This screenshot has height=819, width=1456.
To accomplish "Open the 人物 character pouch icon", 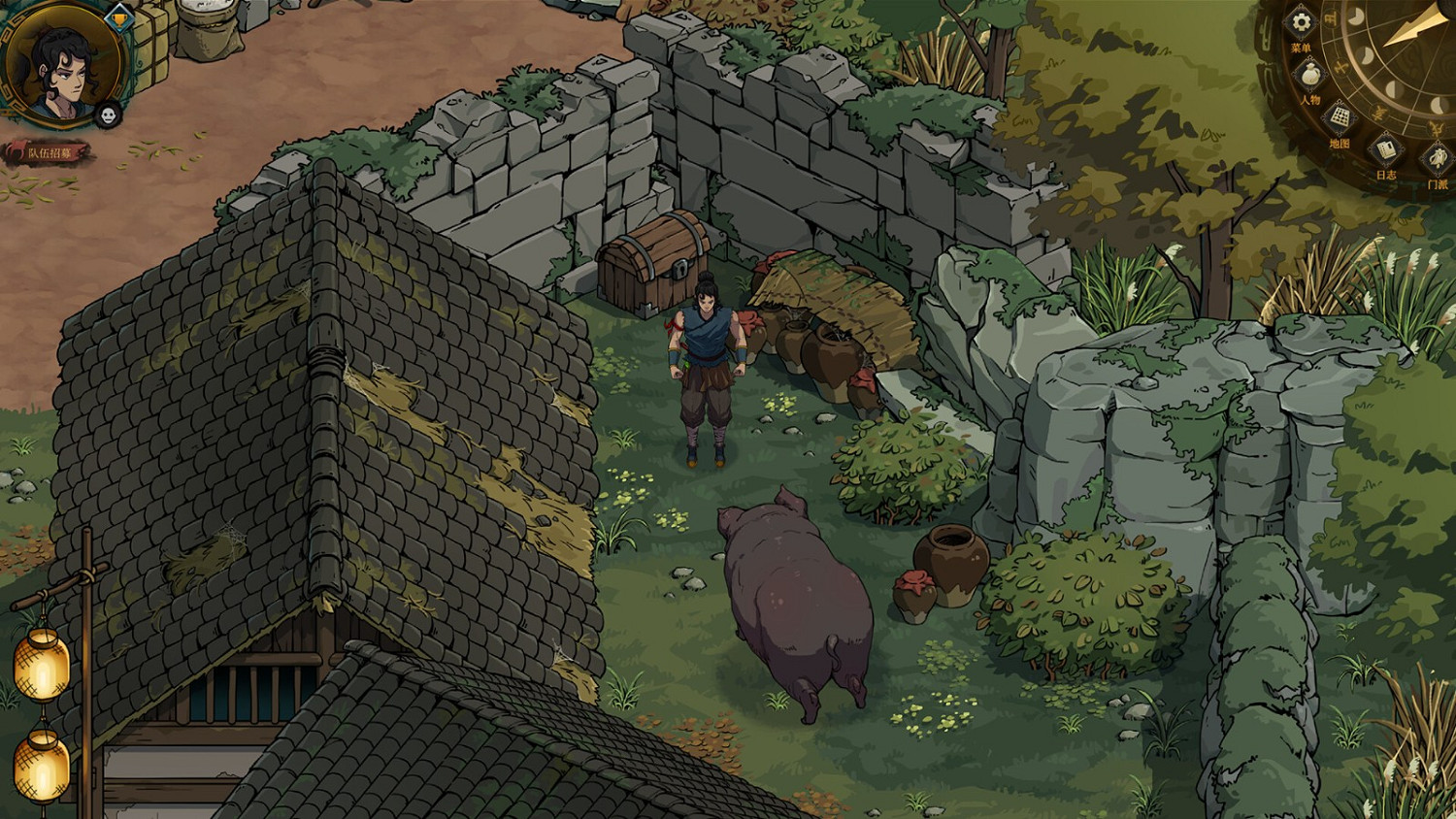I will pos(1308,74).
